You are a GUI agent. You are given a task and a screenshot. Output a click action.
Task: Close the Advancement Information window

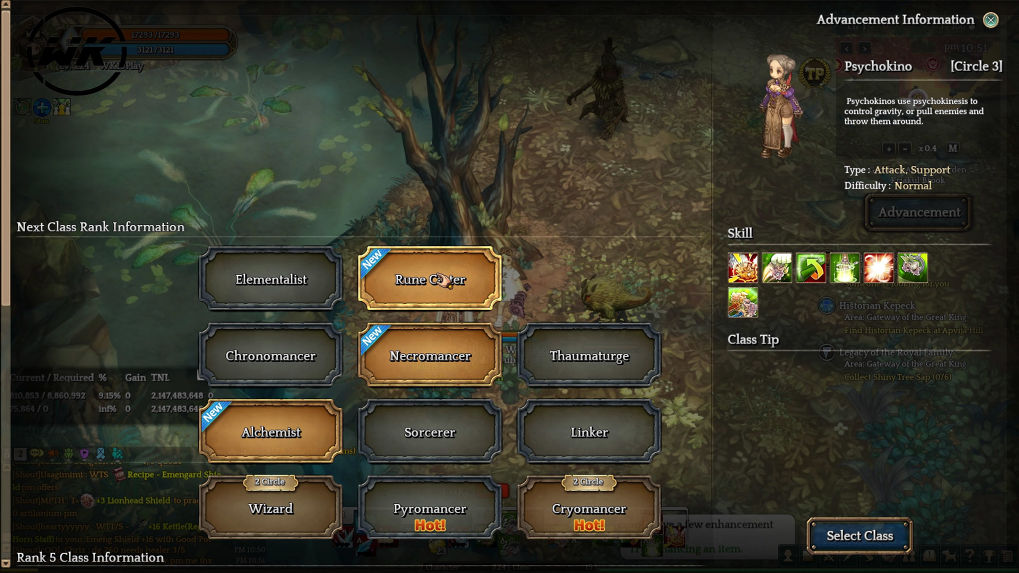tap(990, 20)
